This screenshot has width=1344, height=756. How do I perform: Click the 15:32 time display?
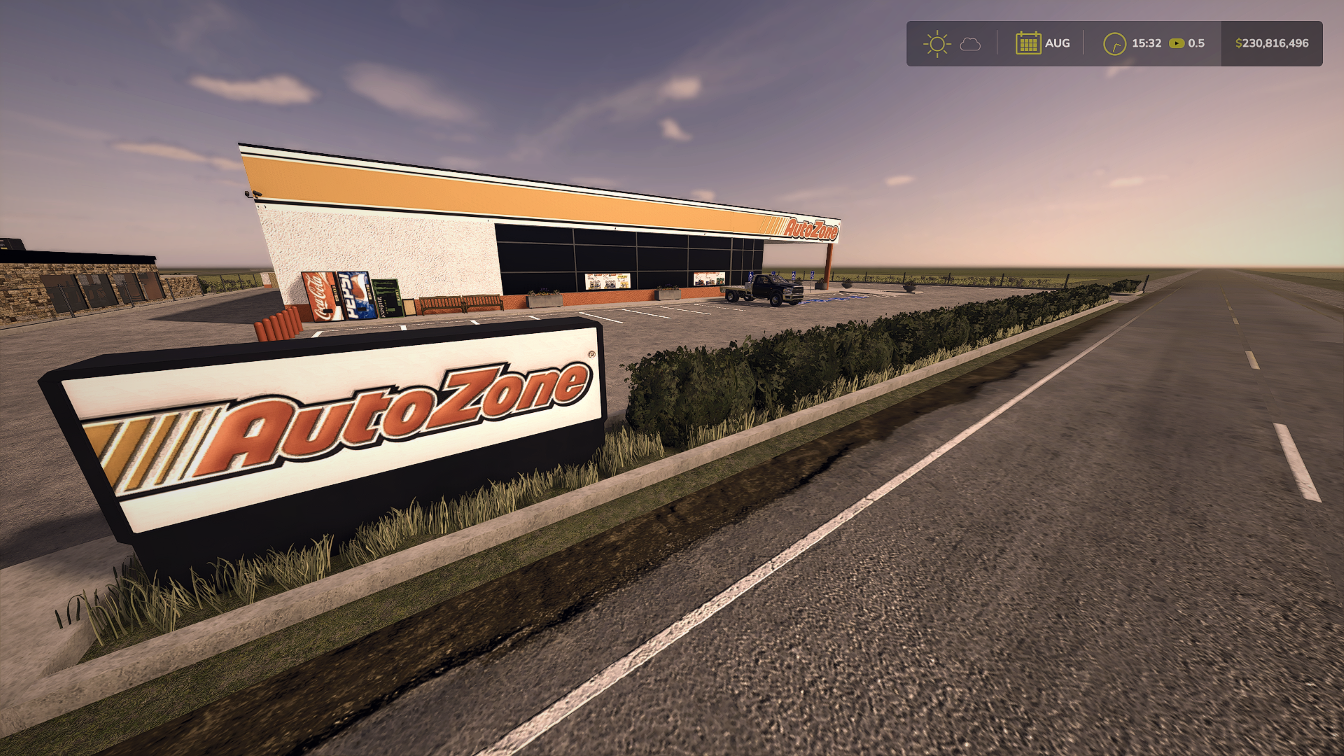1148,43
